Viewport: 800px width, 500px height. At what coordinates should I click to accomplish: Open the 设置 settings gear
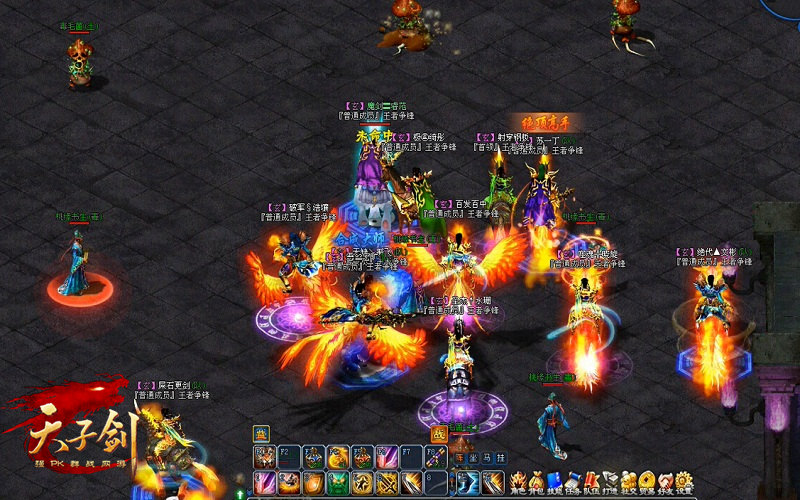(685, 481)
